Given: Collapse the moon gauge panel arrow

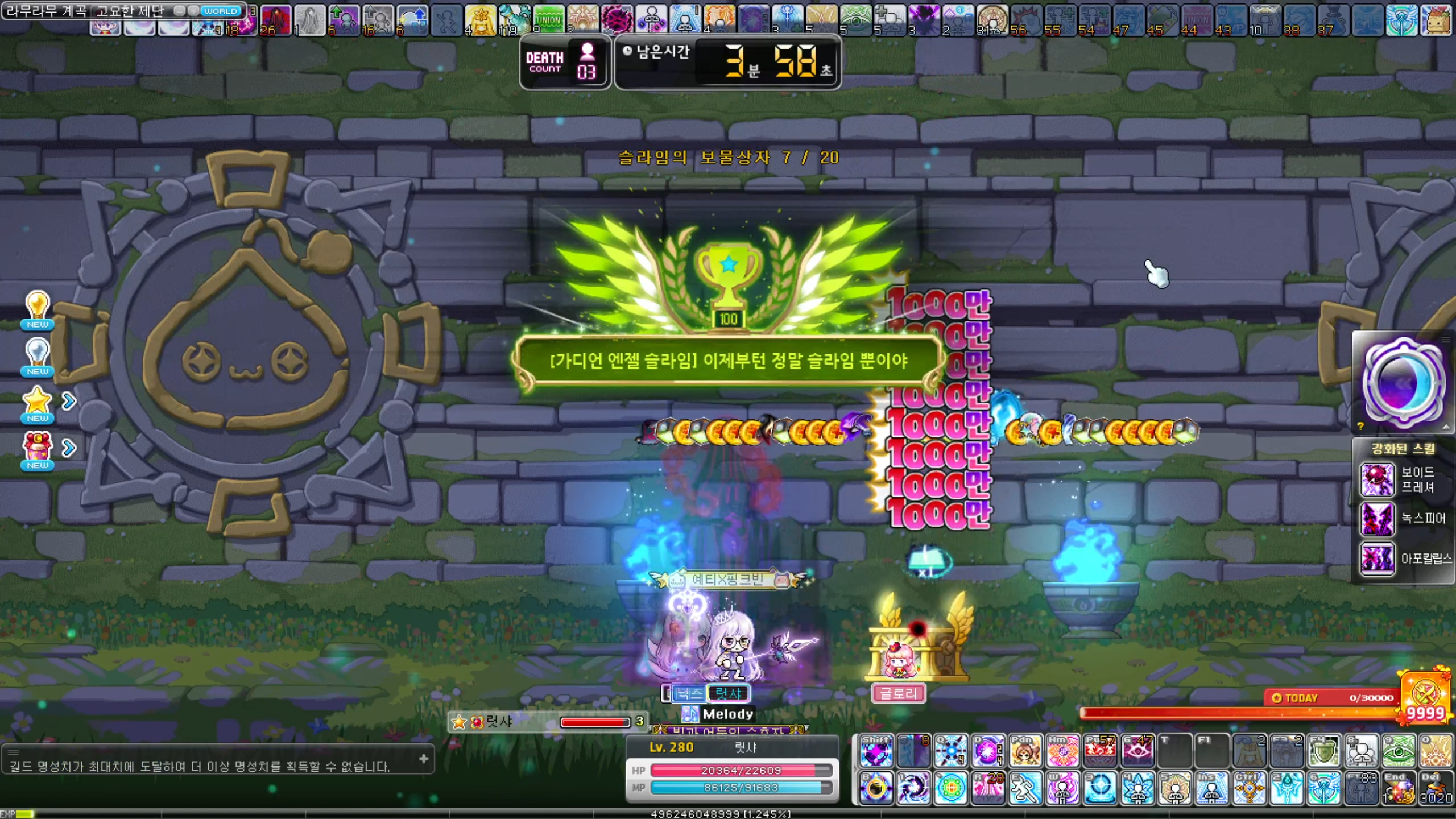Looking at the screenshot, I should 1446,427.
